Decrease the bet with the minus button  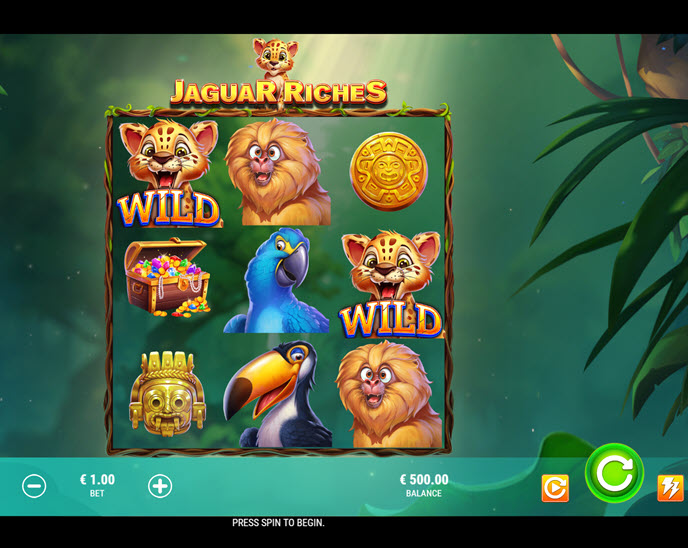point(34,486)
